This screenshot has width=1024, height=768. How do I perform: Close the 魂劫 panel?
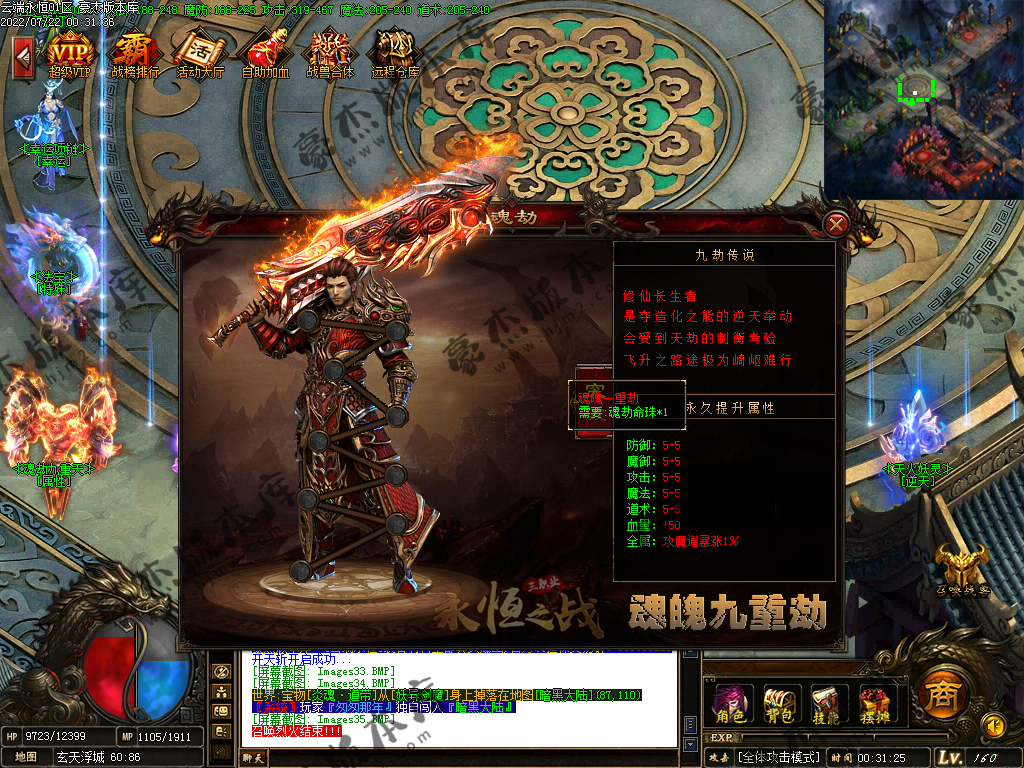pyautogui.click(x=838, y=223)
